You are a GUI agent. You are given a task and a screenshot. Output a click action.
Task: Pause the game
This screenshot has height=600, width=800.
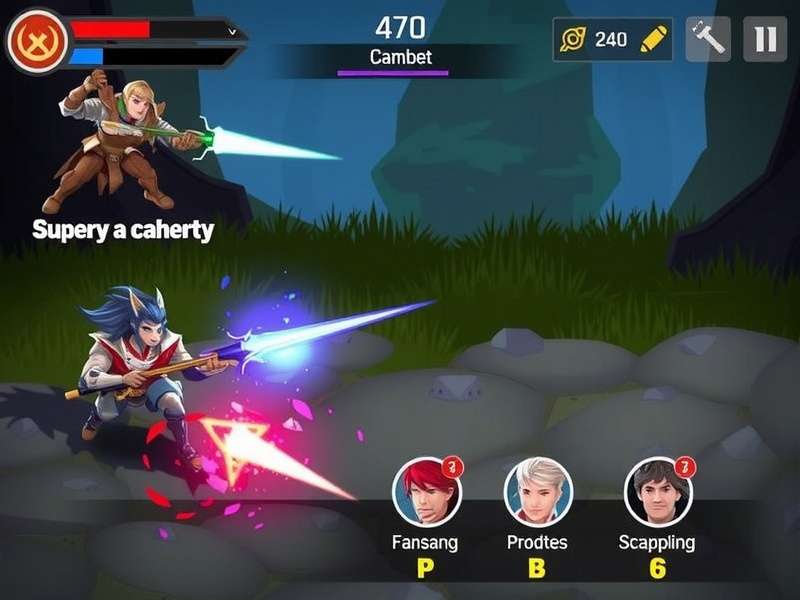point(765,39)
